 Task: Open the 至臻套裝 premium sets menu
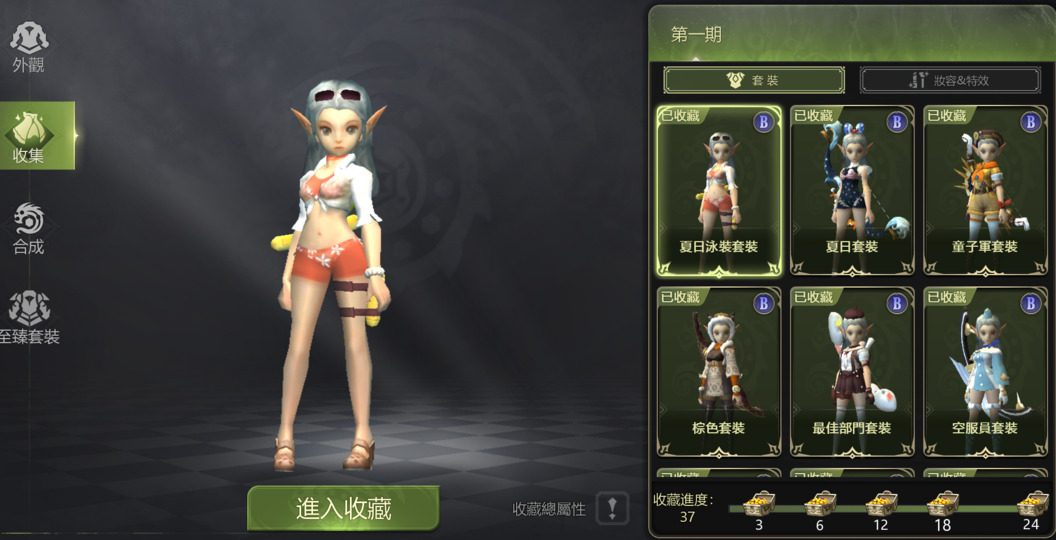coord(30,318)
